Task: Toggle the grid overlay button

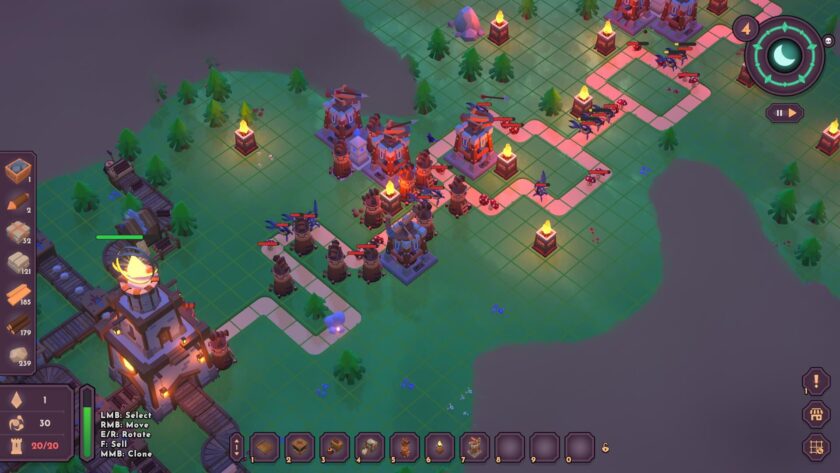Action: click(x=816, y=446)
